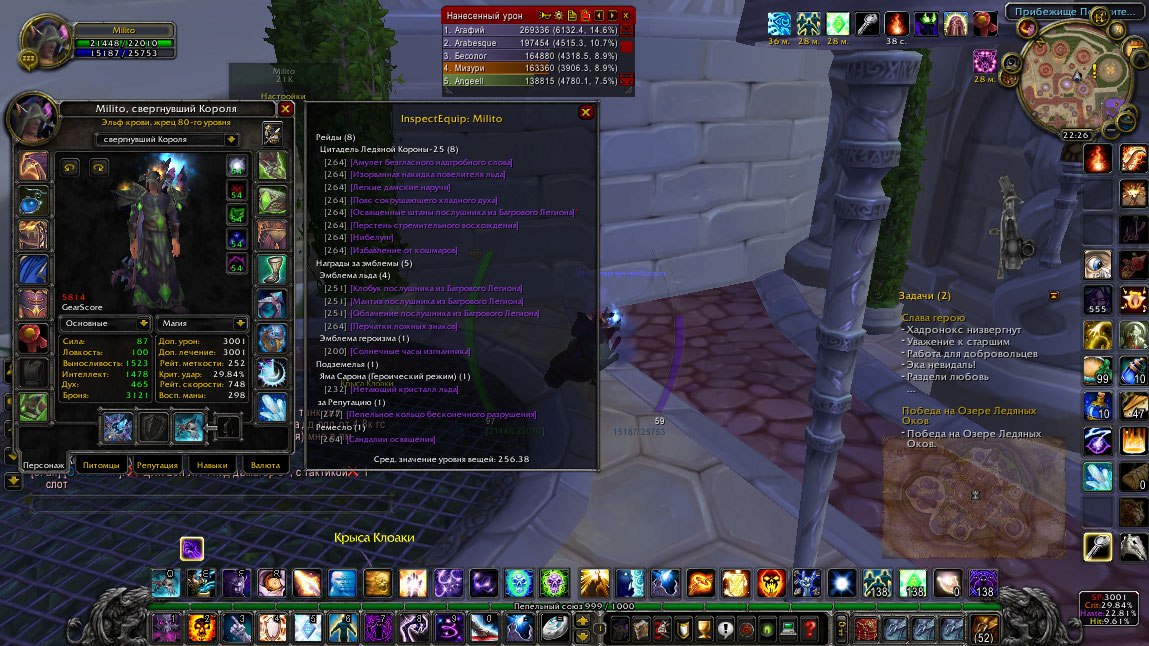Open the red question mark help button

[810, 629]
